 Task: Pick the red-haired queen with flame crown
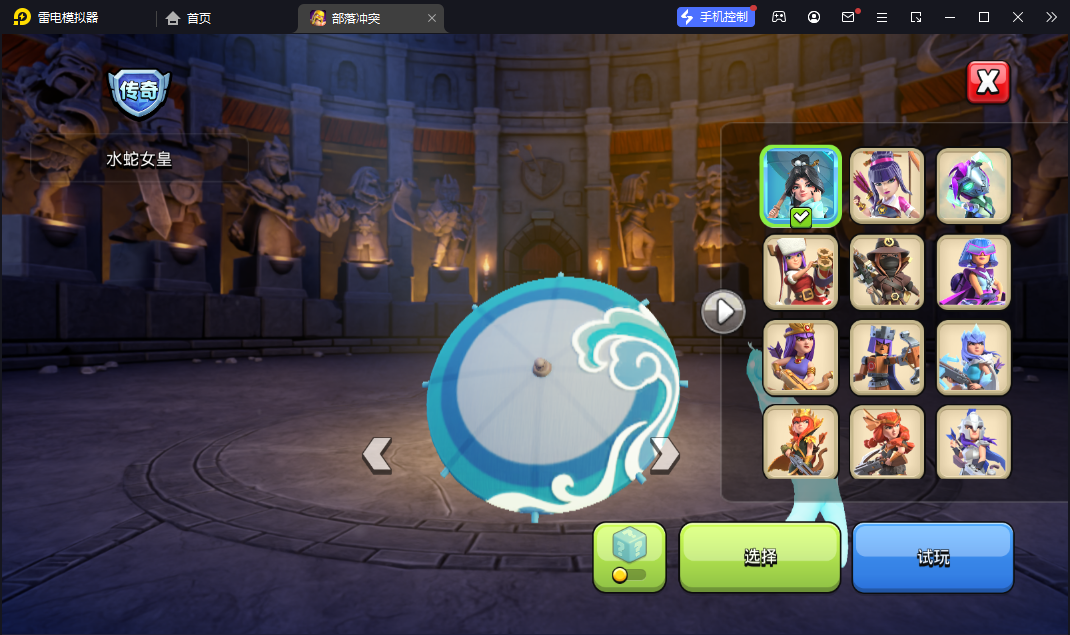[800, 442]
